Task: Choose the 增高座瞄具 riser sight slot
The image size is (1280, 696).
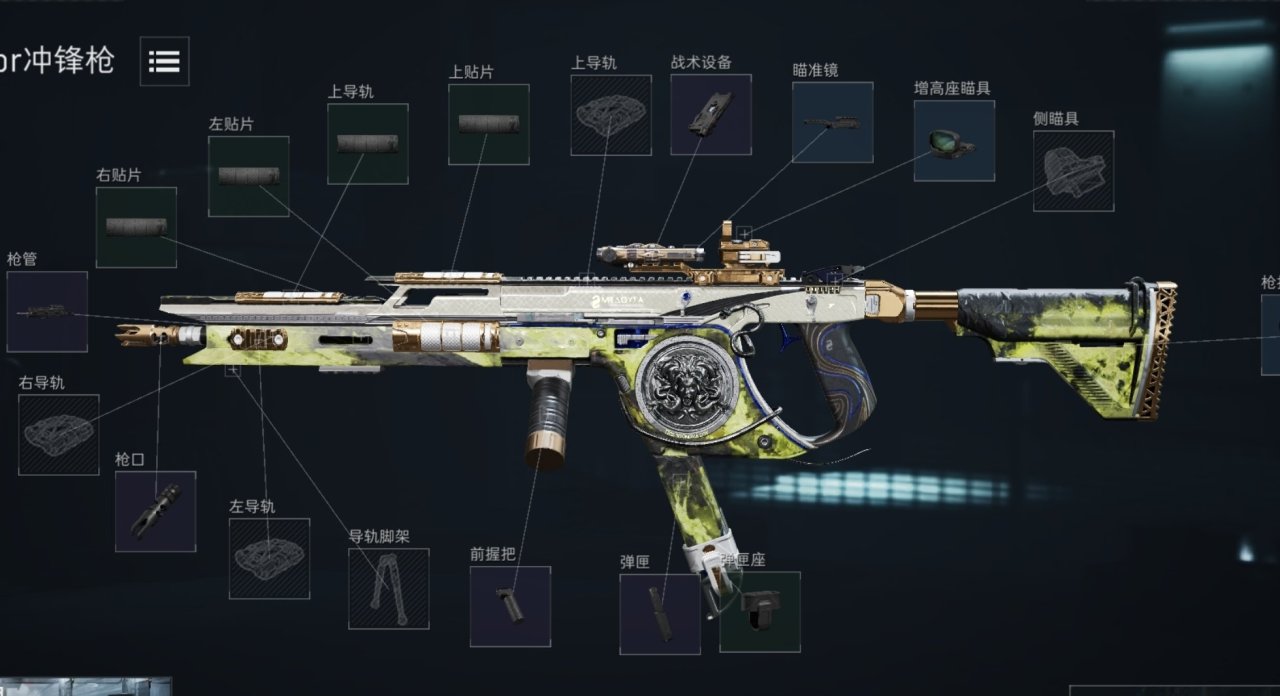Action: 954,140
